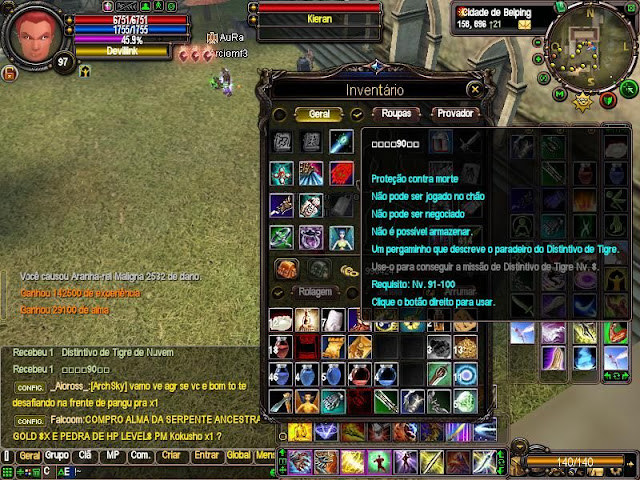Select the gold coins icon in inventory
Viewport: 640px width, 480px height.
[348, 270]
